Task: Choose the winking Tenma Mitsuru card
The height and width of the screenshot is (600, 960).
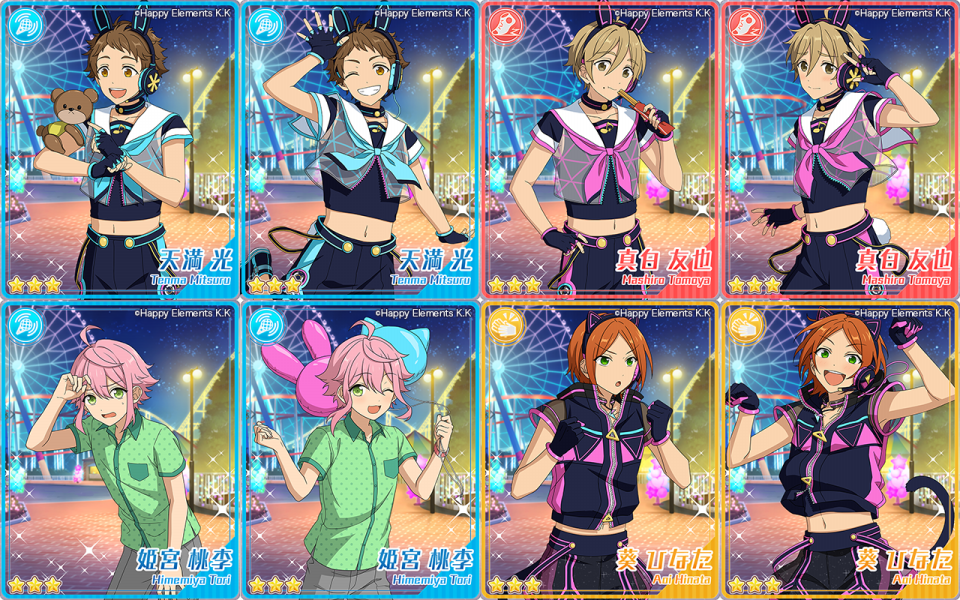Action: pyautogui.click(x=360, y=150)
